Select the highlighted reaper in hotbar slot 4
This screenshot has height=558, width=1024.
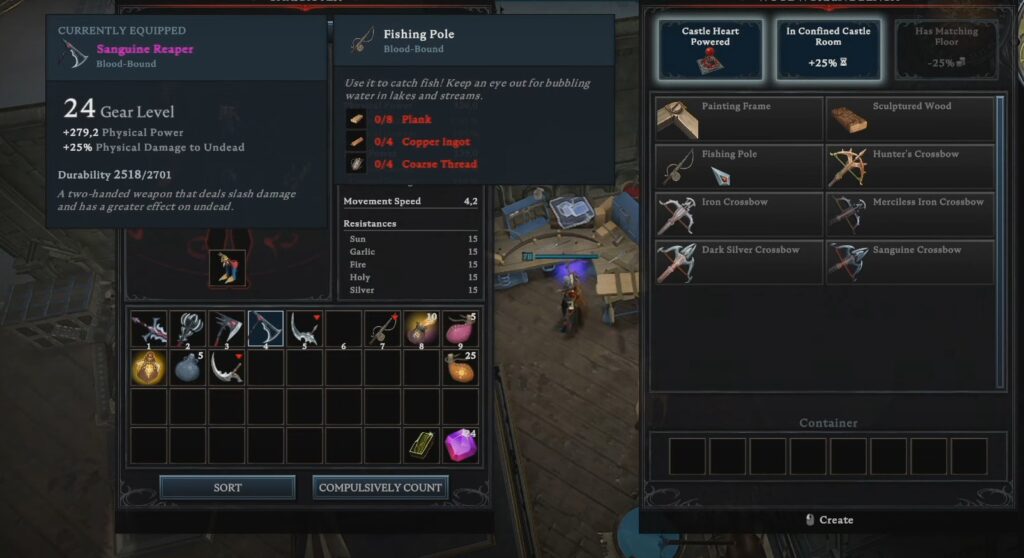tap(266, 328)
